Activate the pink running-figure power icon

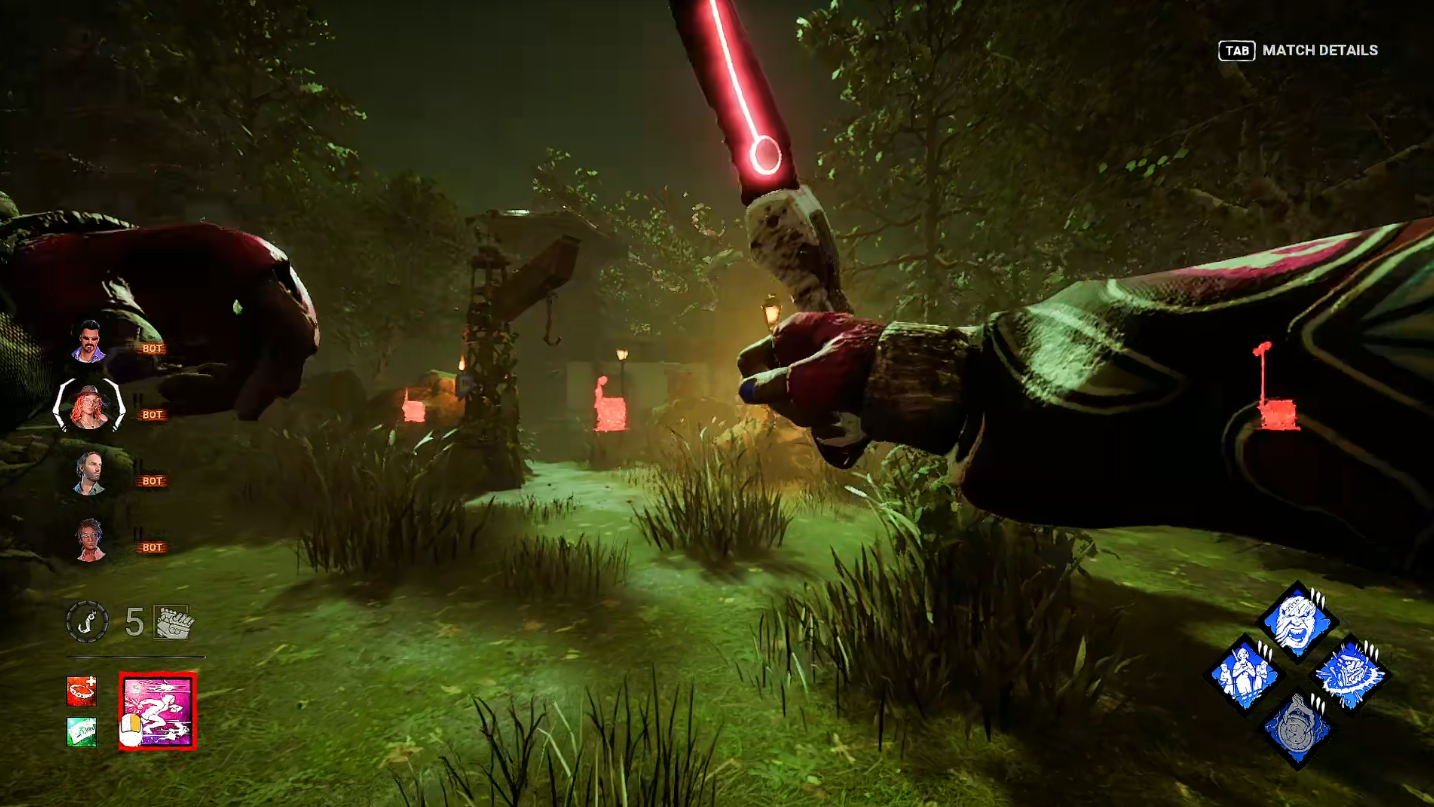point(157,711)
